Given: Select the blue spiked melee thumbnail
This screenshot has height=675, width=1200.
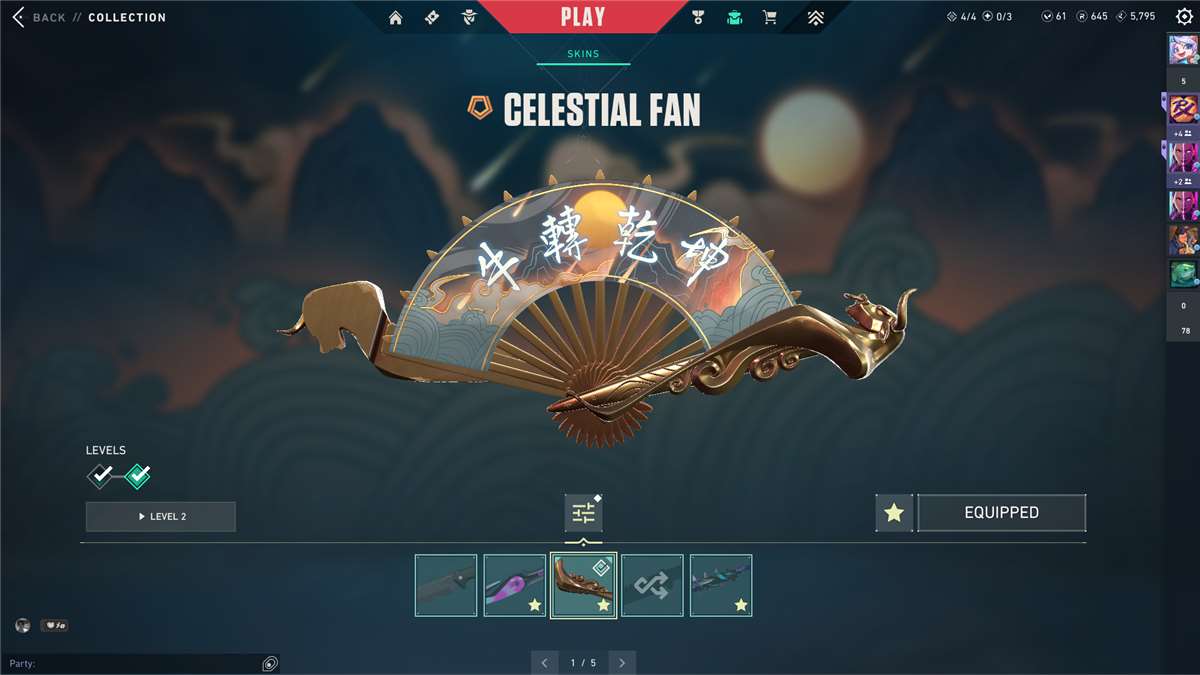Looking at the screenshot, I should click(x=721, y=585).
